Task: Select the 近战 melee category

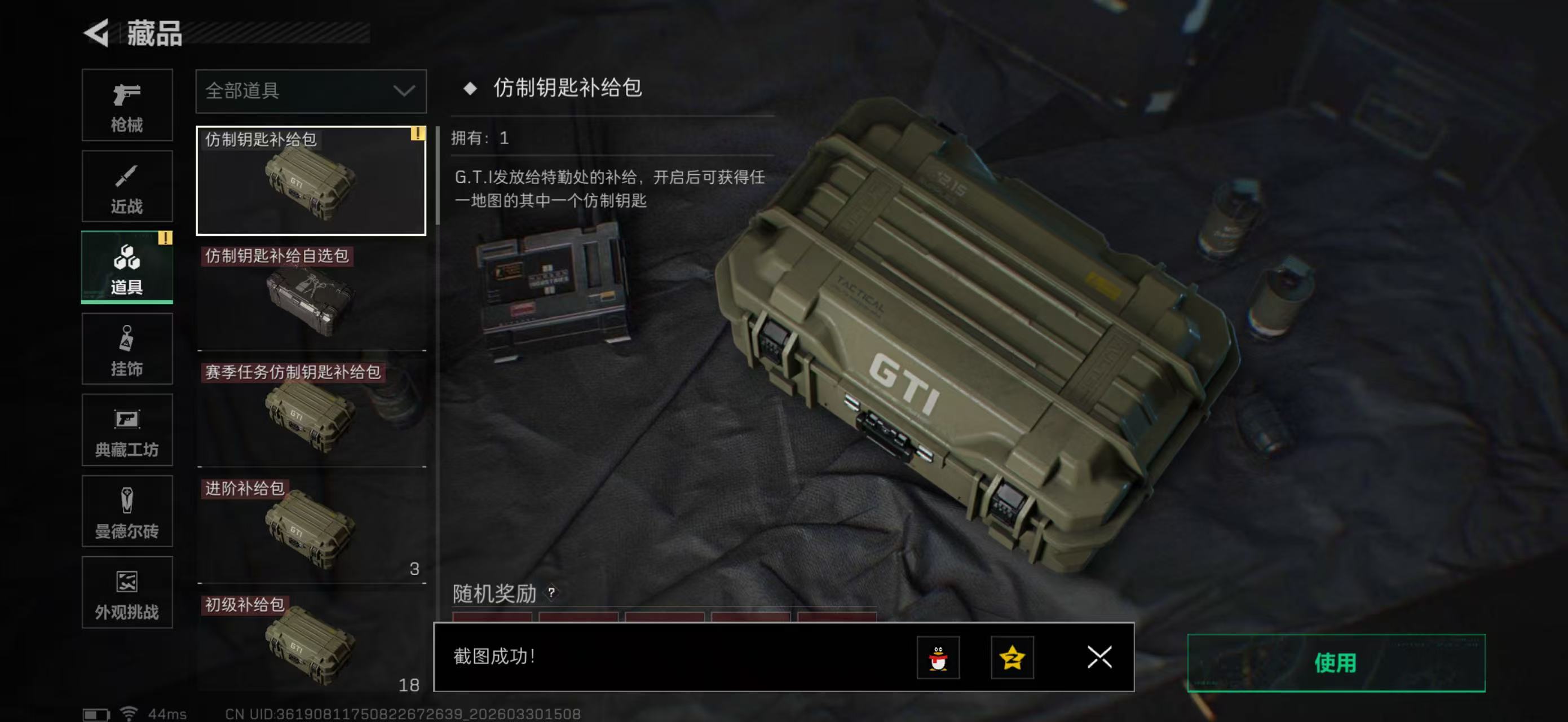Action: click(127, 186)
